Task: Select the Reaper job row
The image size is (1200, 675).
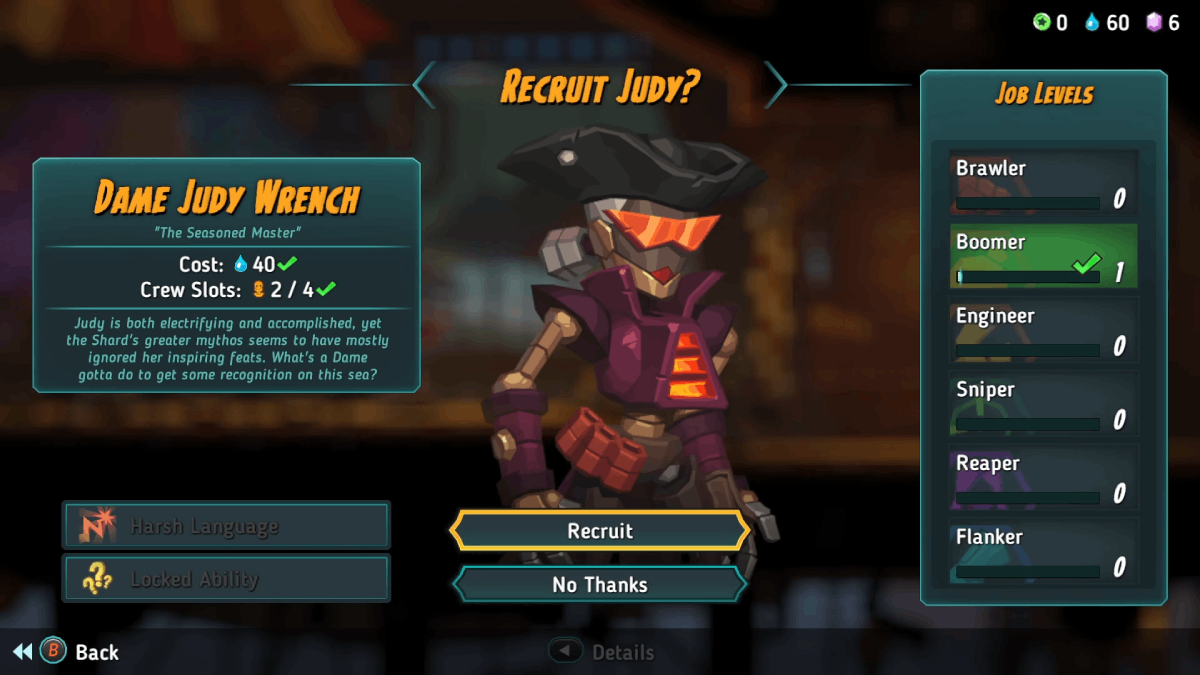Action: coord(1043,478)
